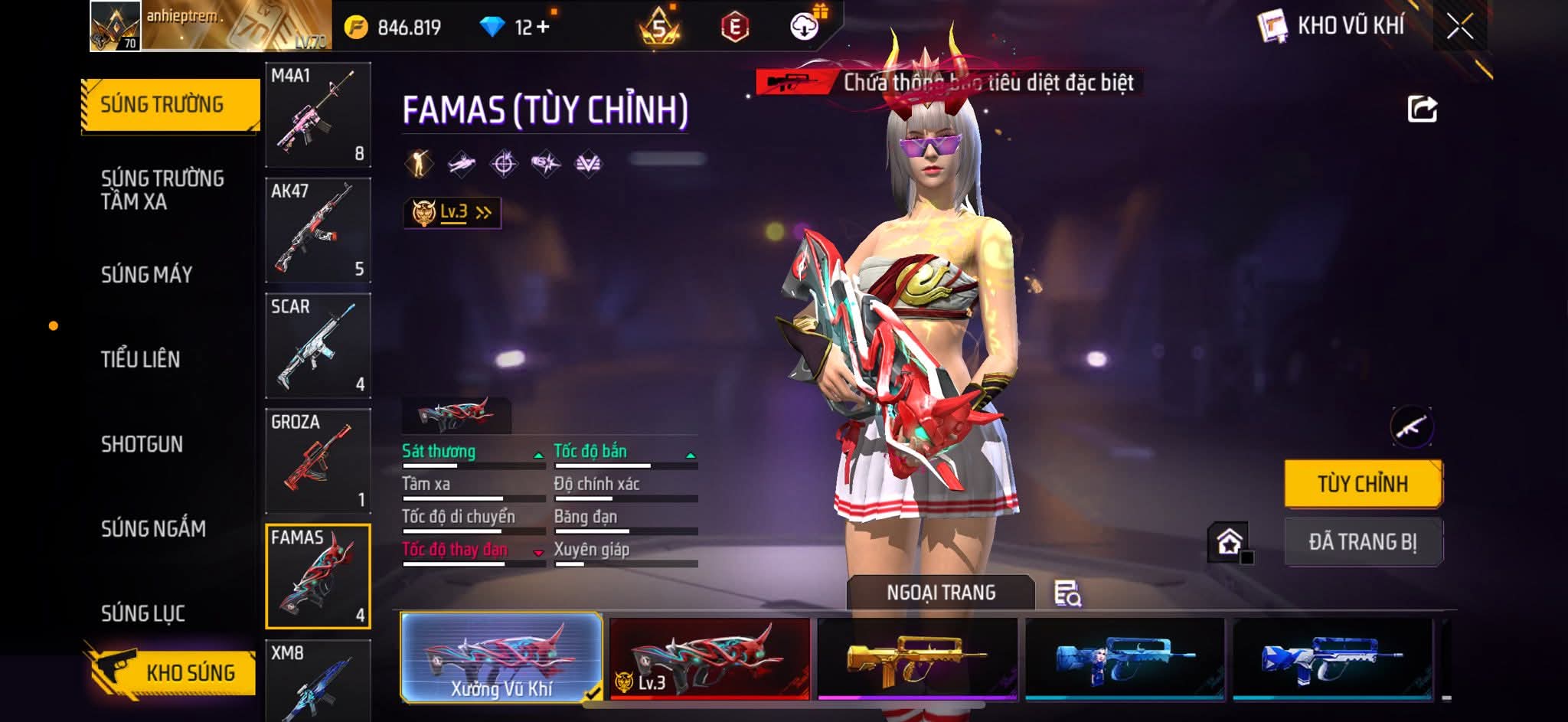Select the Súng Ngắm category
1568x722 pixels.
[x=153, y=528]
